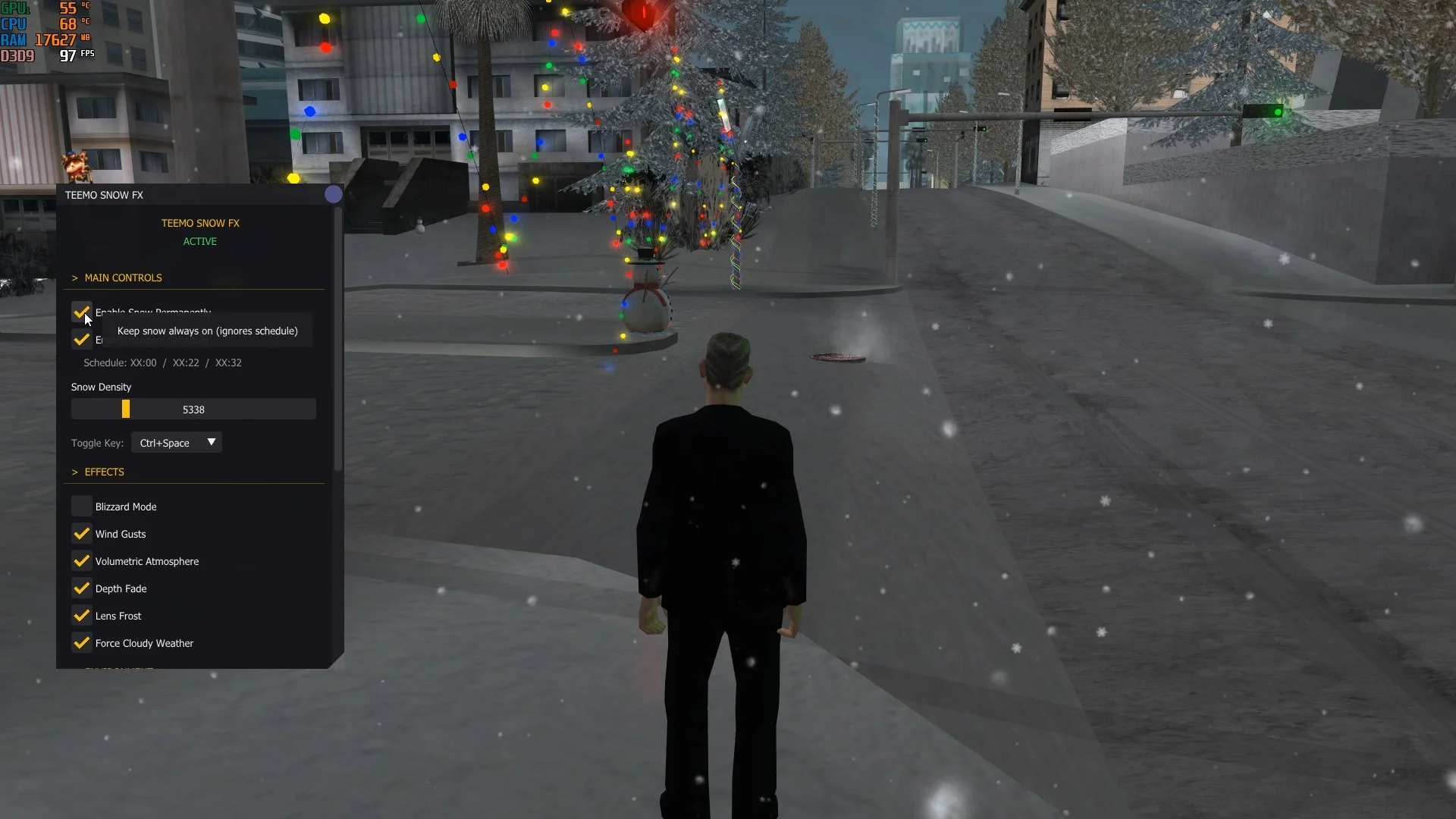Screen dimensions: 1456x819
Task: Click the Snow Density slider
Action: [x=193, y=409]
